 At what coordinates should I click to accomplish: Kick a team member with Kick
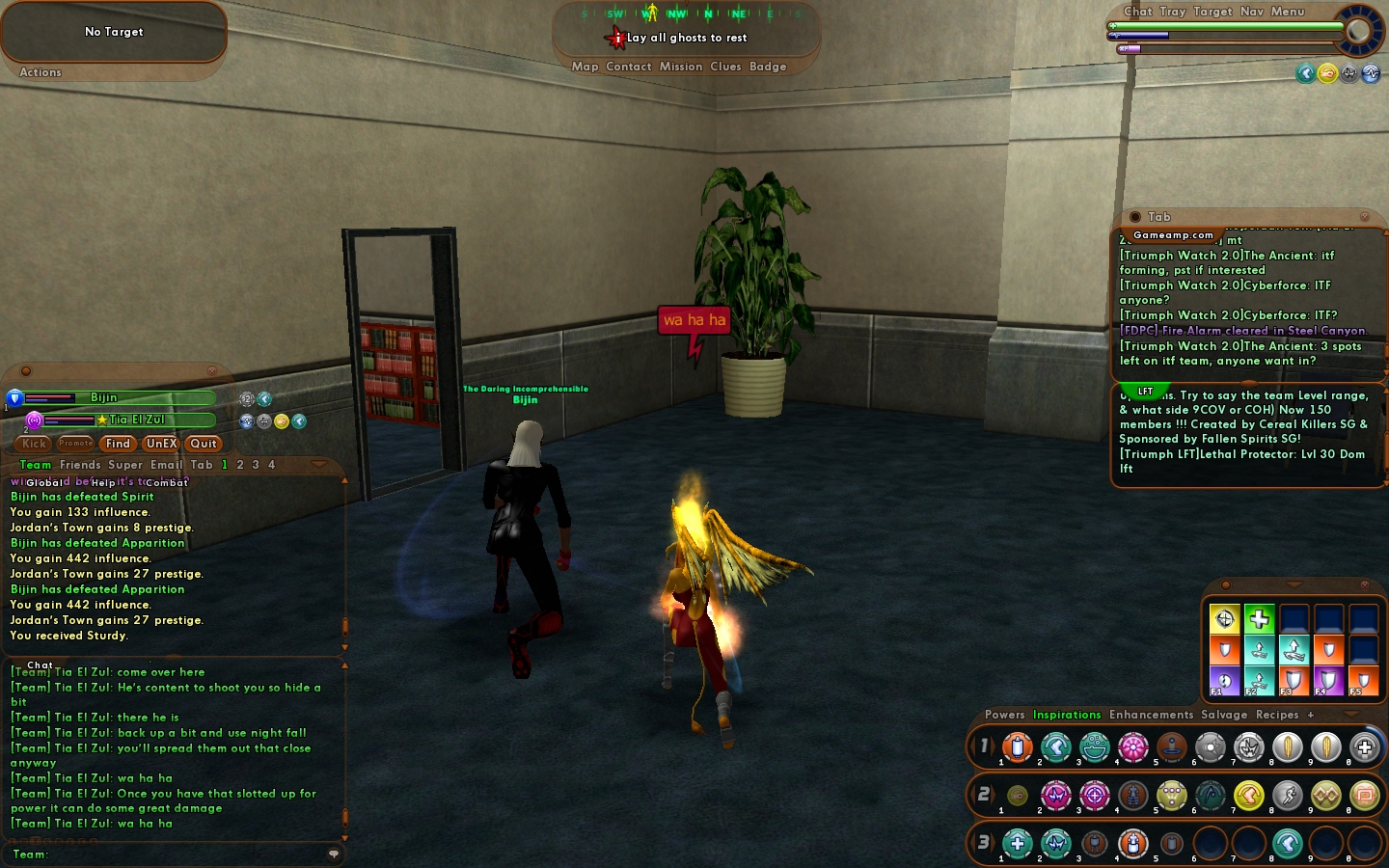(x=35, y=444)
